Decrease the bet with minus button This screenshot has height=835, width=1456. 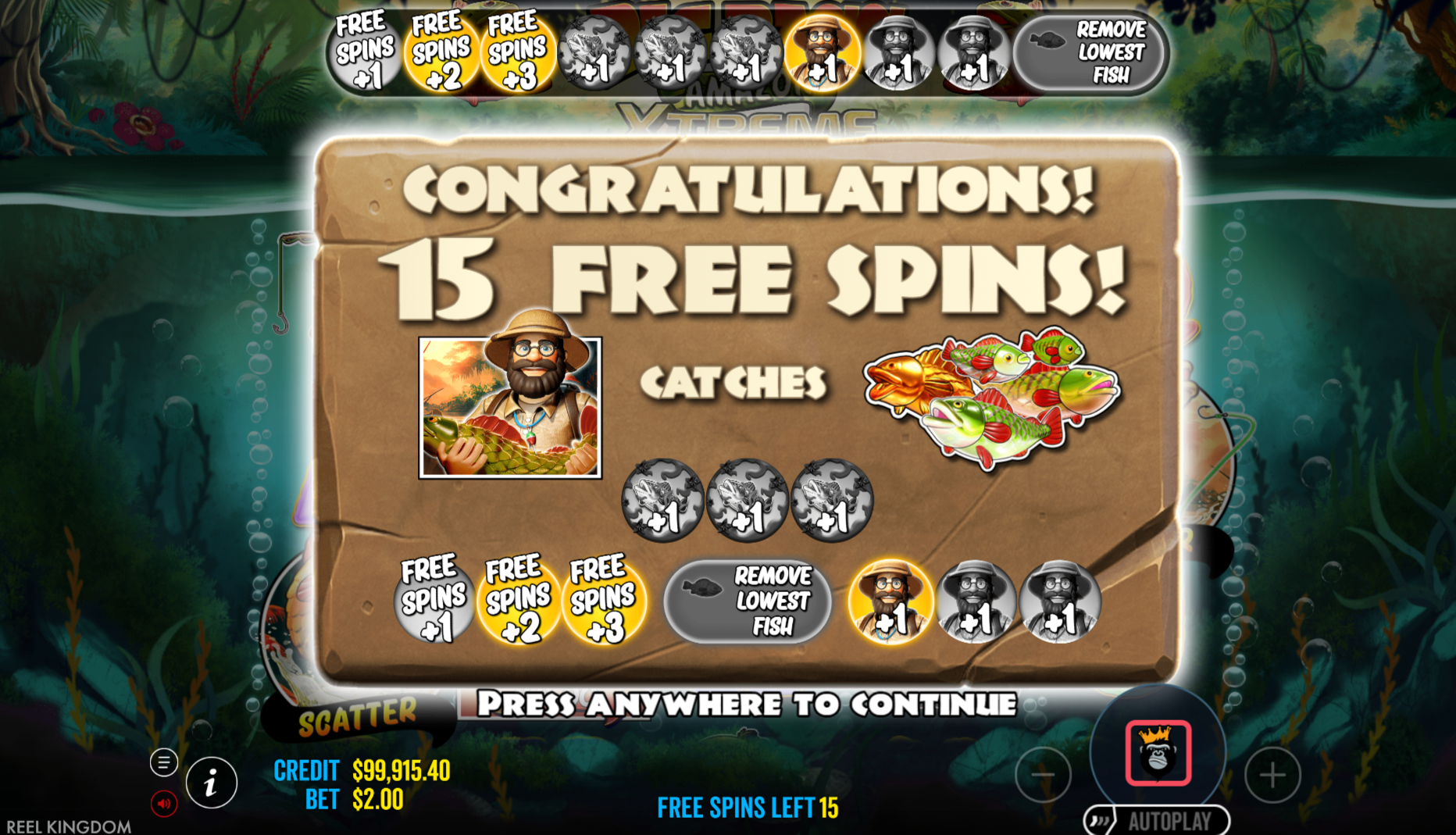pos(1043,775)
